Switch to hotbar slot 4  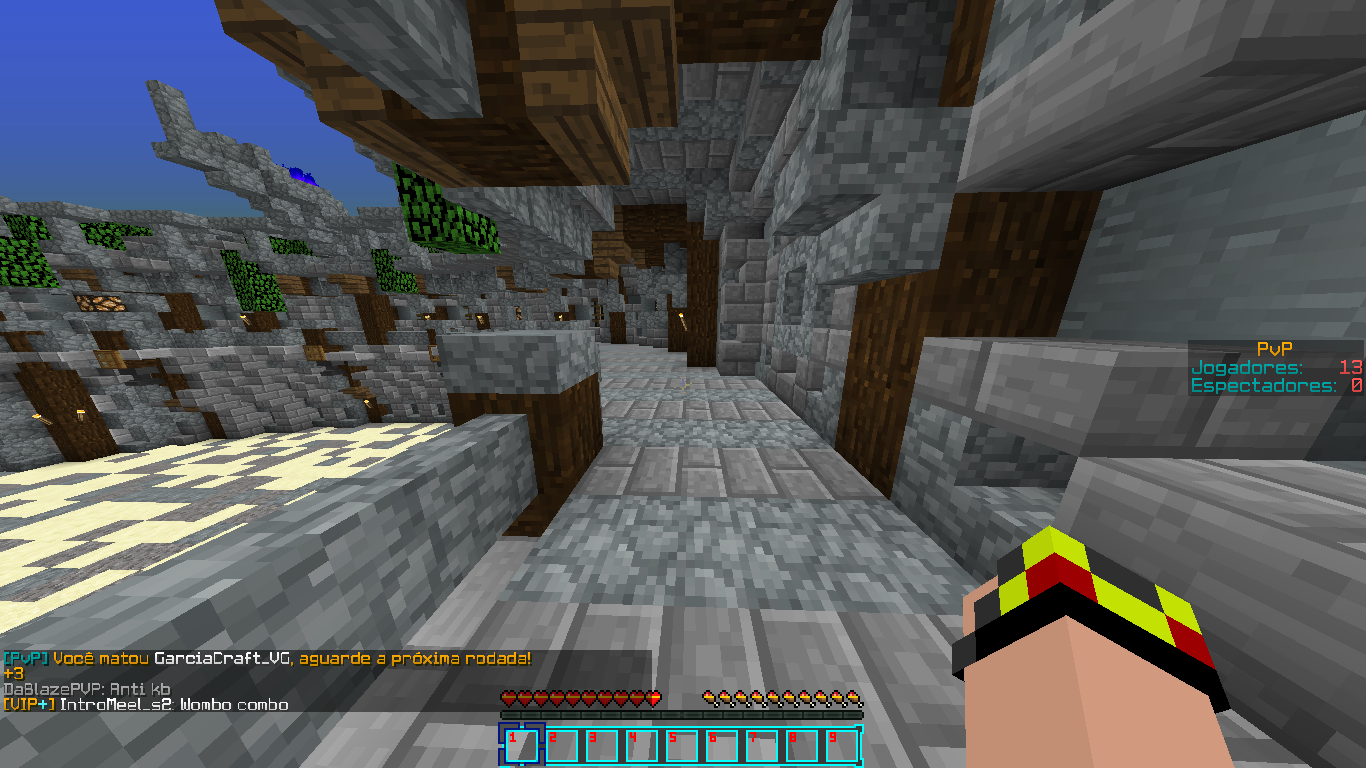641,746
